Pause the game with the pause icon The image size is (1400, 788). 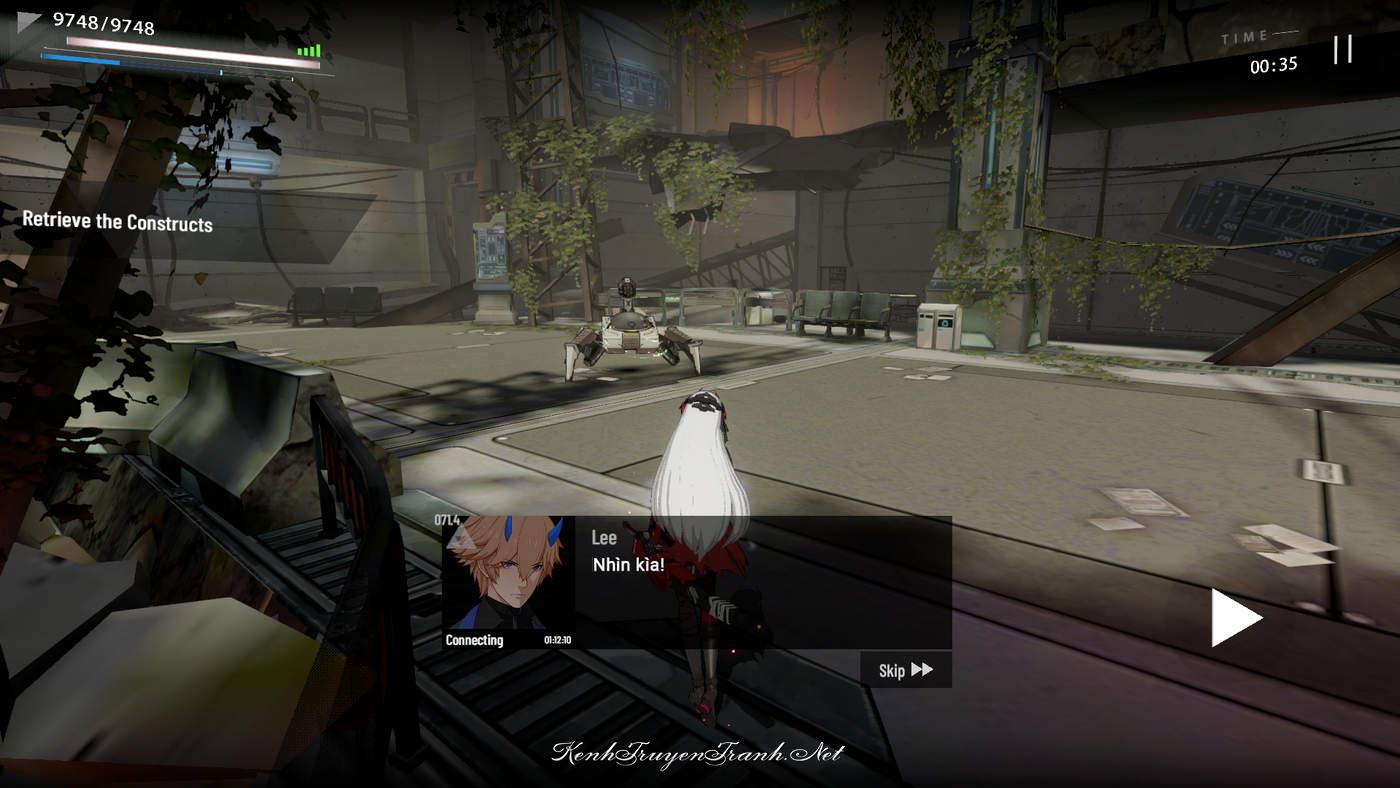tap(1342, 49)
